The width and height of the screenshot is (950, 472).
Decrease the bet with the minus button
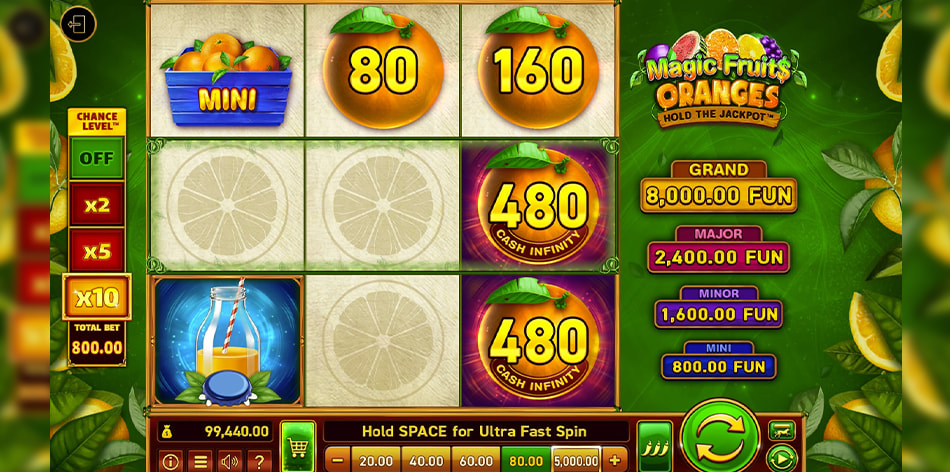coord(337,460)
